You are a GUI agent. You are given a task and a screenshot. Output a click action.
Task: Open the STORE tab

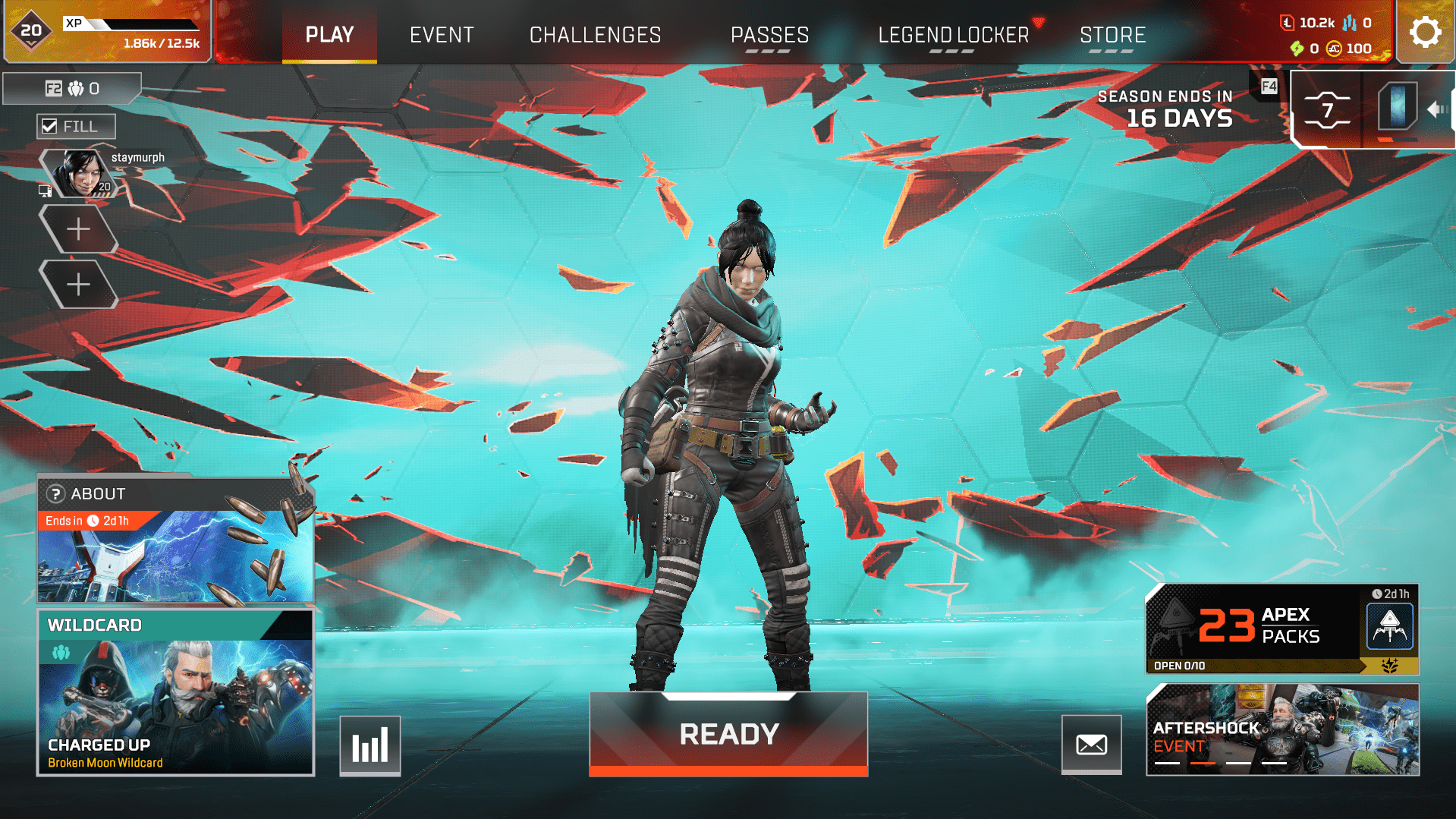point(1112,34)
